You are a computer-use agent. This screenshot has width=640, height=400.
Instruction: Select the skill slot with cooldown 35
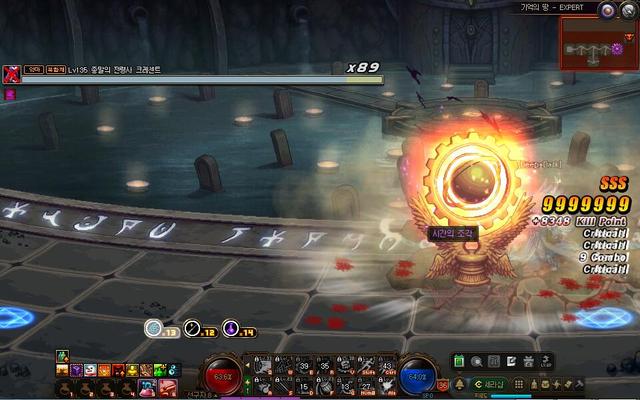(x=325, y=368)
